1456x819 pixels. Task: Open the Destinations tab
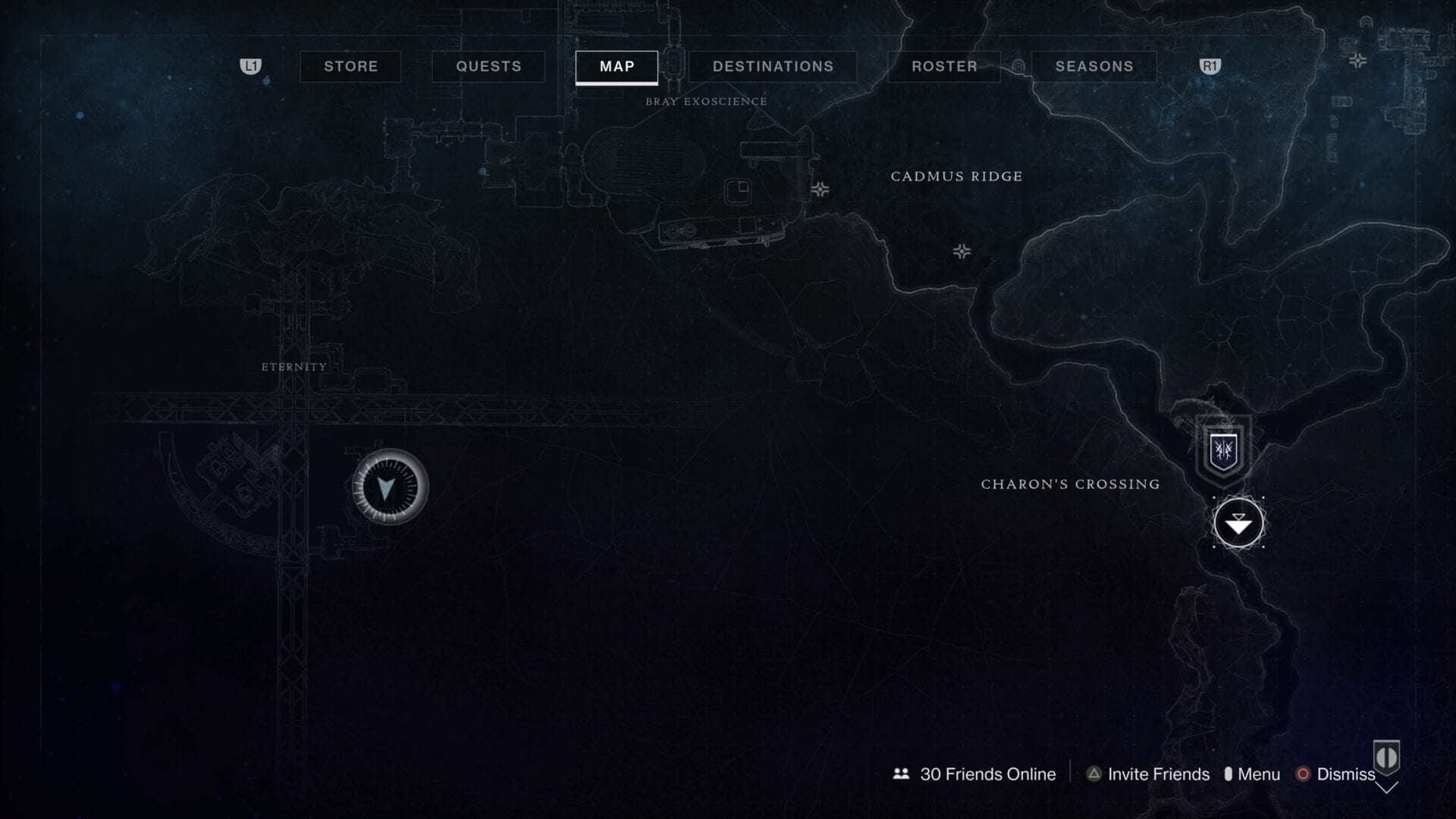pos(773,67)
